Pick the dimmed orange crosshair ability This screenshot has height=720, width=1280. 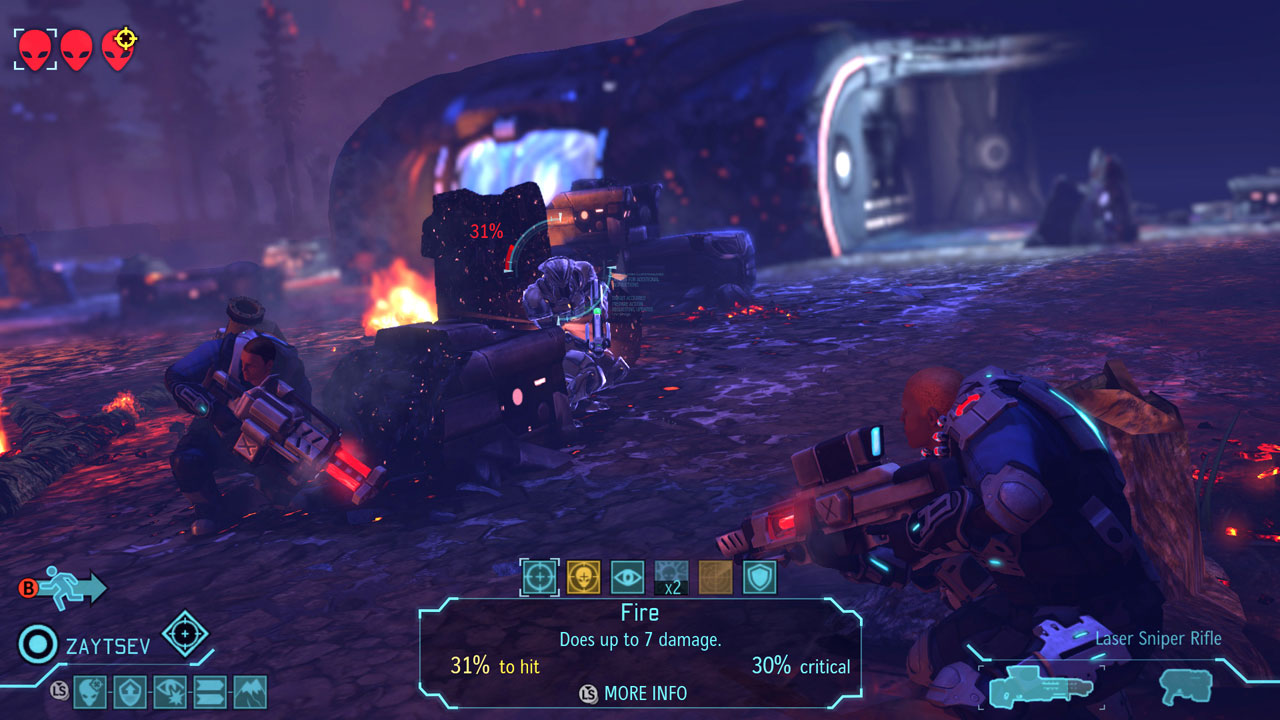(716, 577)
